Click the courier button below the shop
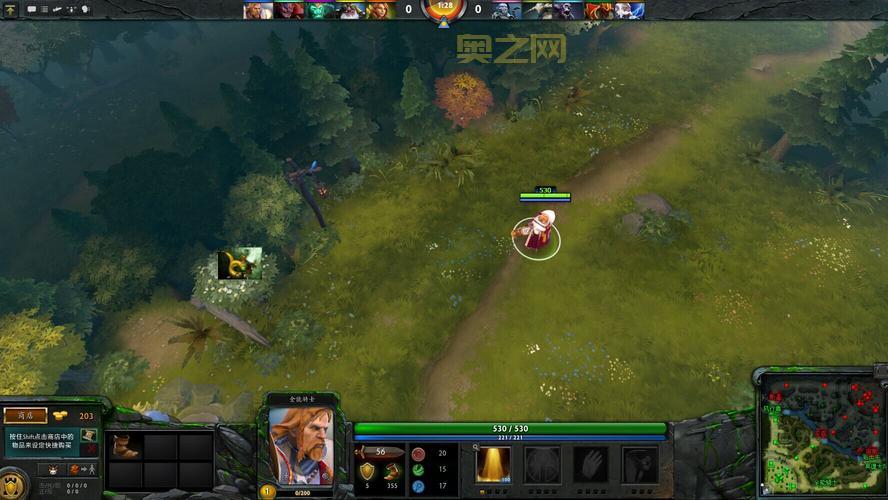 (50, 468)
